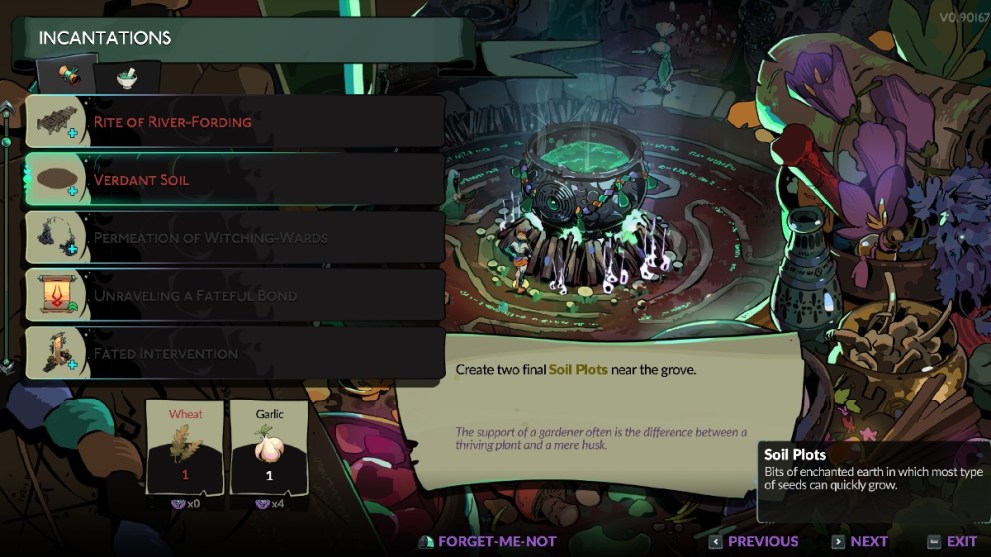This screenshot has width=991, height=557.
Task: Pick the Unraveling a Fateful Bond incantation
Action: coord(235,296)
